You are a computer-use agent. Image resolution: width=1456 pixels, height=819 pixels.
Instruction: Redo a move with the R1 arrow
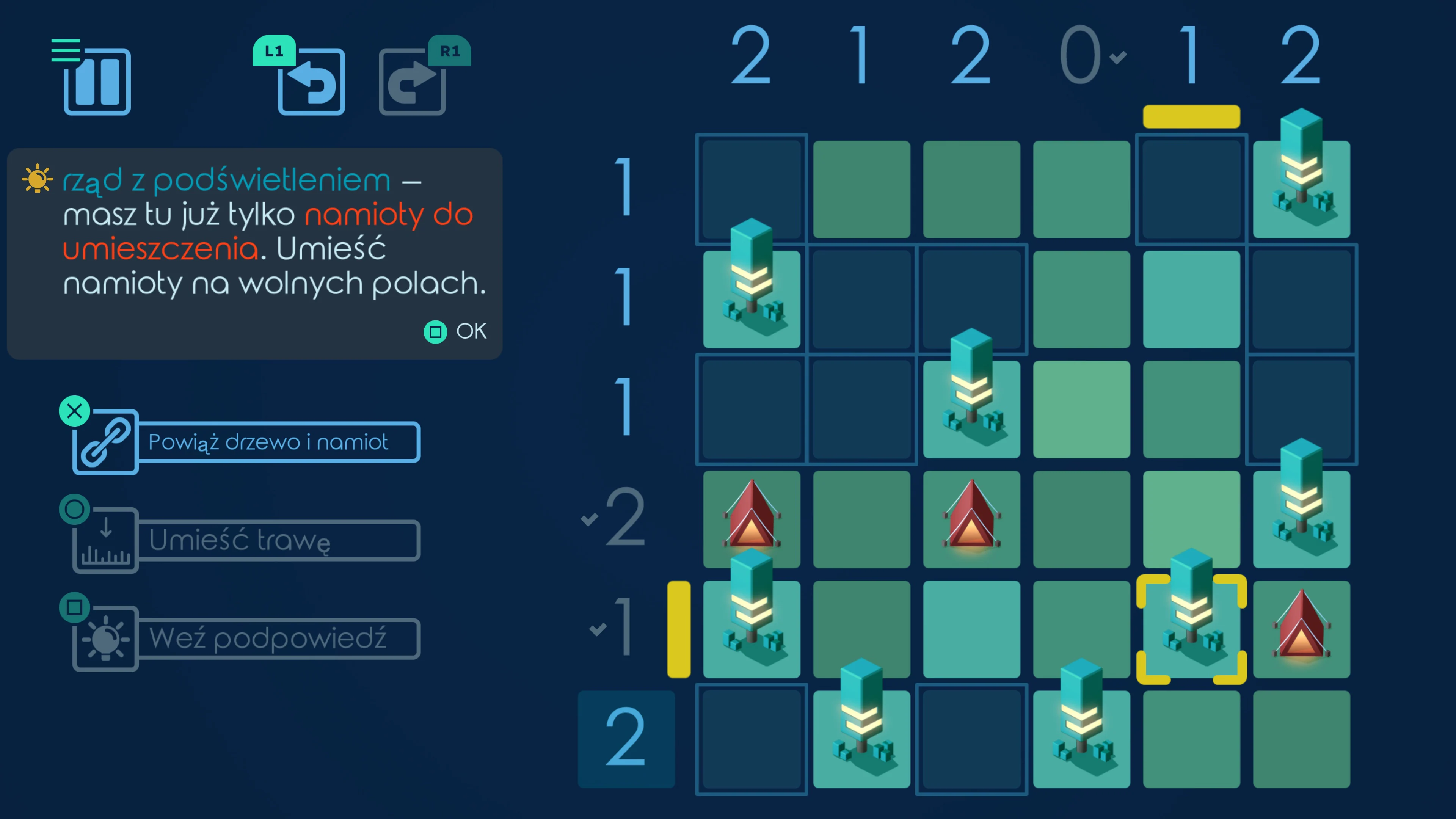coord(412,82)
